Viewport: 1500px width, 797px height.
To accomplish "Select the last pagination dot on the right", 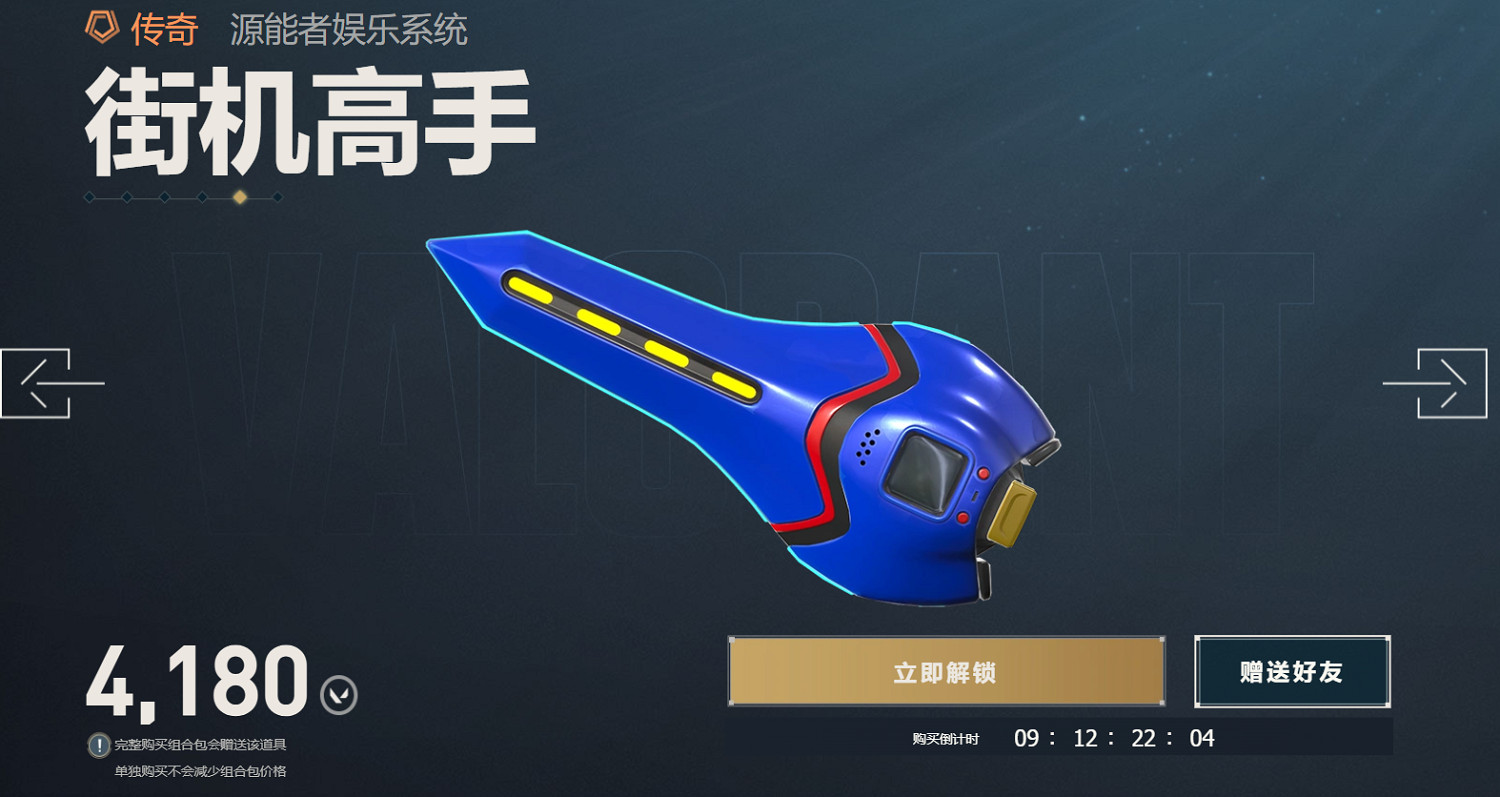I will [x=277, y=197].
